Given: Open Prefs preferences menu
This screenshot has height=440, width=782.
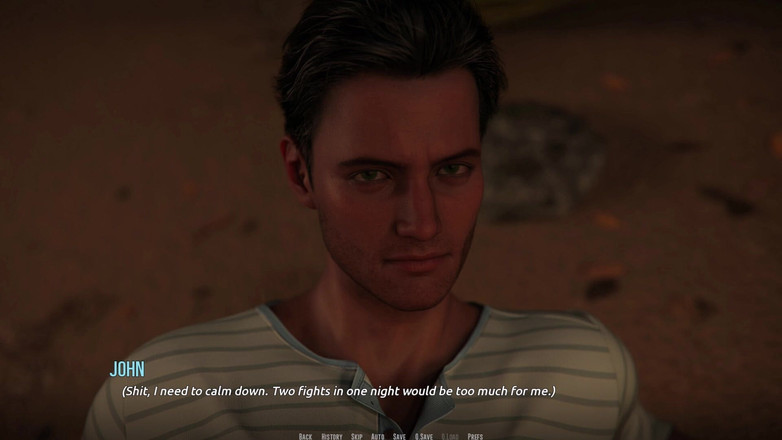Looking at the screenshot, I should 475,436.
